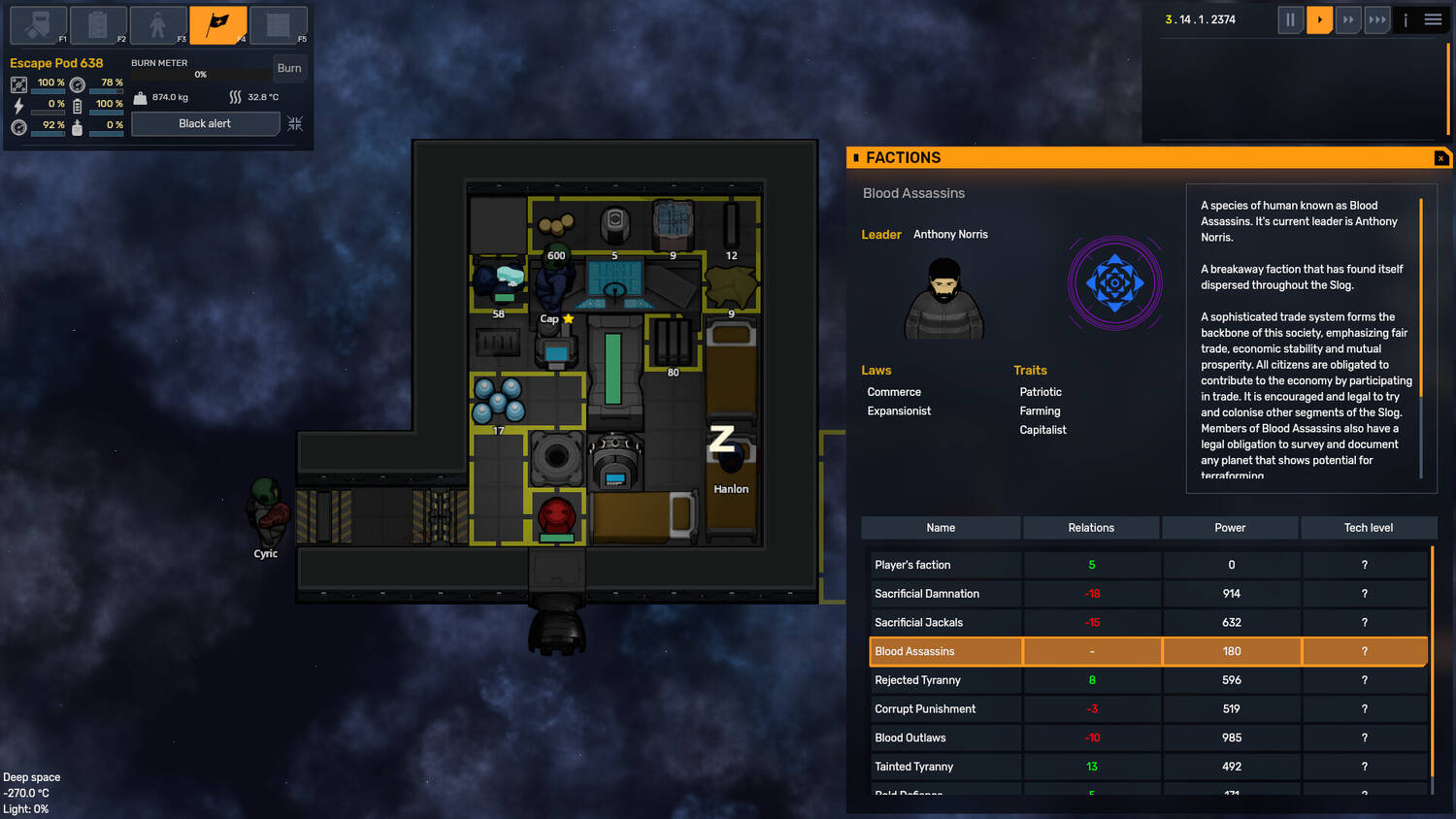Open the clipboard tasks tab

point(98,25)
